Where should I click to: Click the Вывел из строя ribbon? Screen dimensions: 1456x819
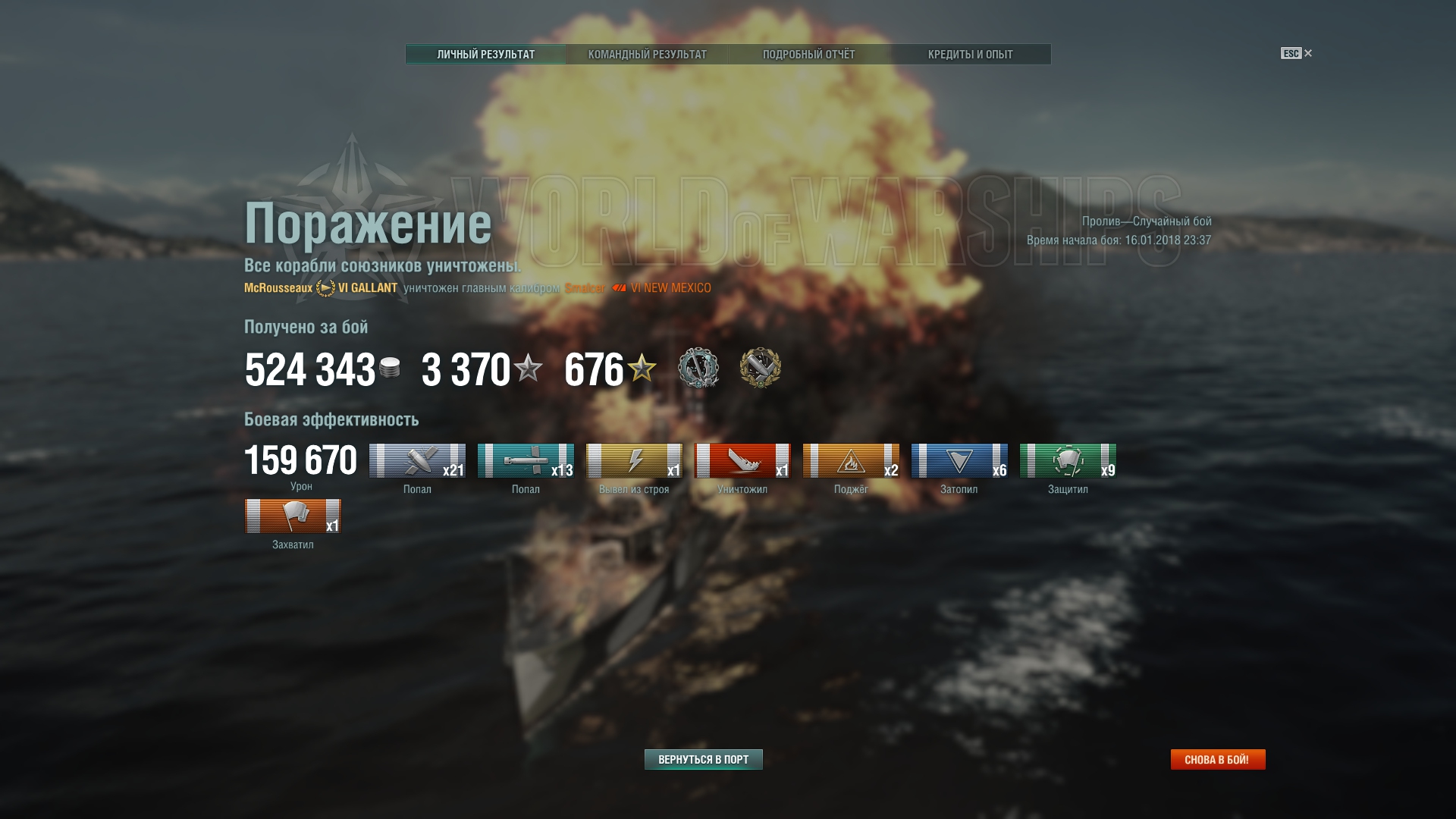(x=634, y=461)
